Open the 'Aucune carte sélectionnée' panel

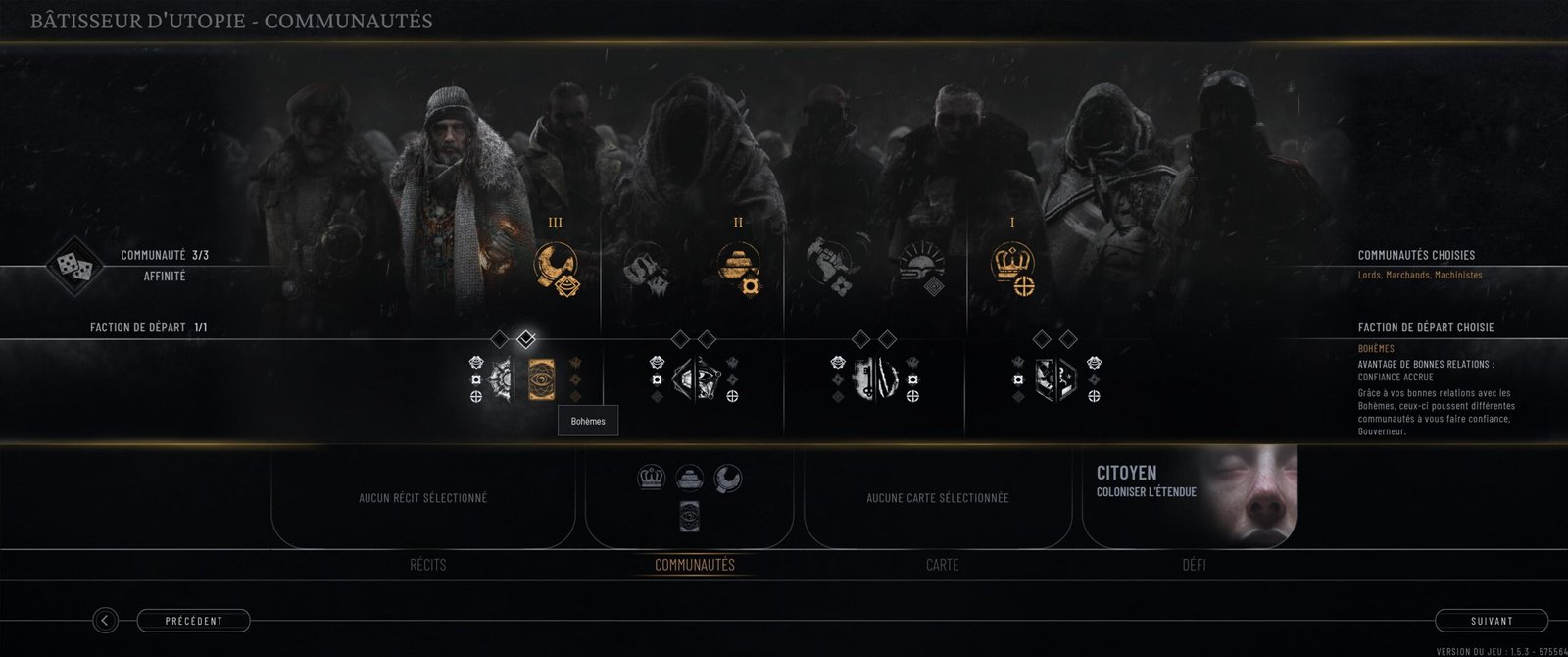[x=937, y=498]
